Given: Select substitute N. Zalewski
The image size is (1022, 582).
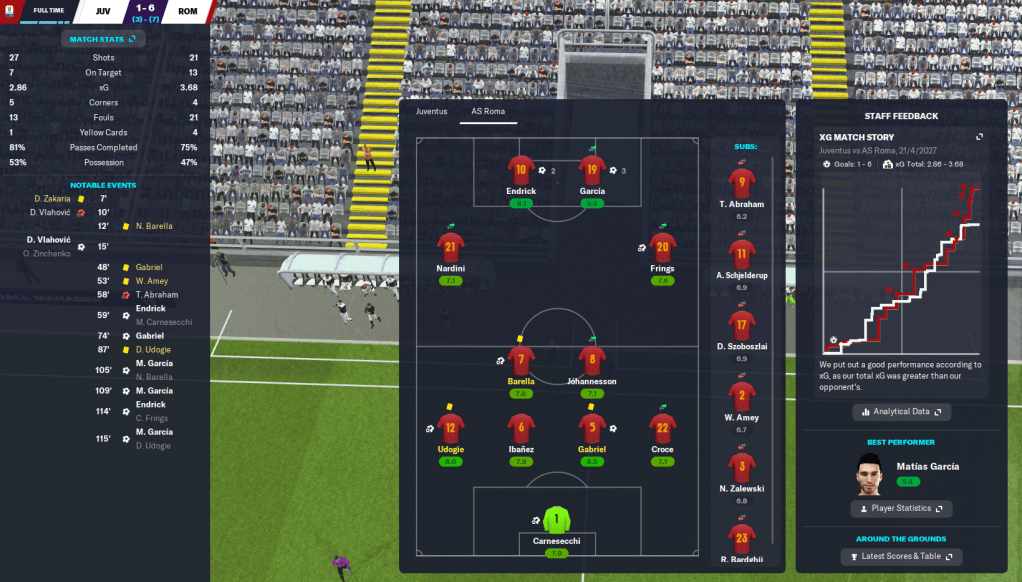Looking at the screenshot, I should tap(741, 468).
